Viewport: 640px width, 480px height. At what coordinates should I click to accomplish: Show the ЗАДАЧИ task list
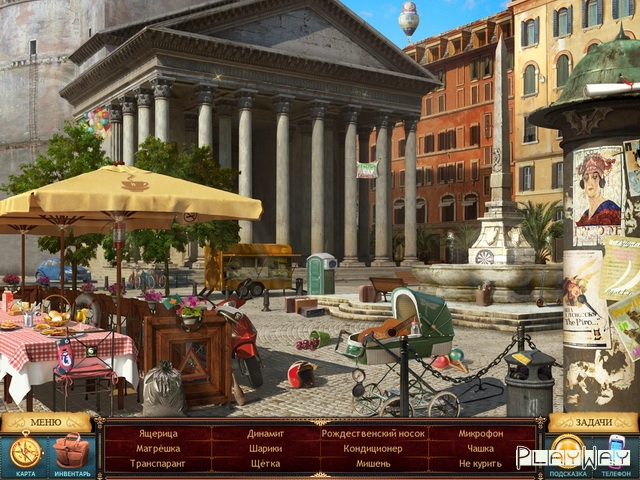[593, 422]
